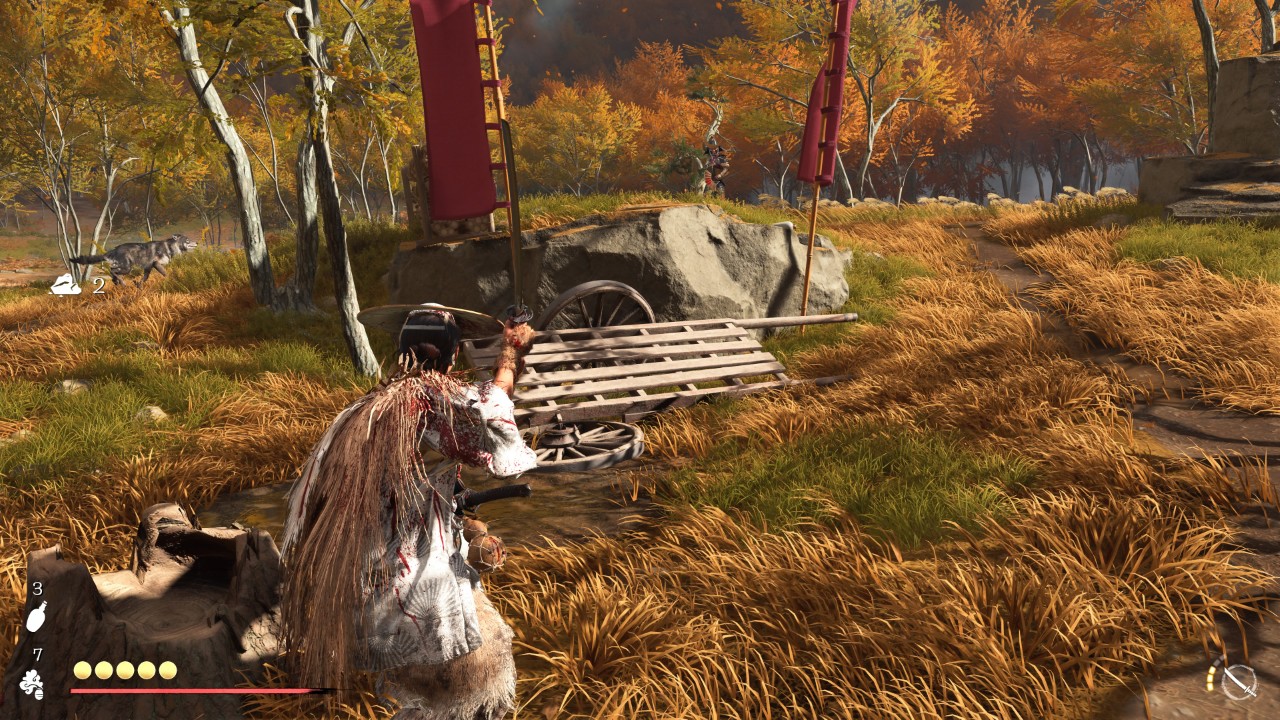Click the white rock pile resource icon
1280x720 pixels.
67,286
